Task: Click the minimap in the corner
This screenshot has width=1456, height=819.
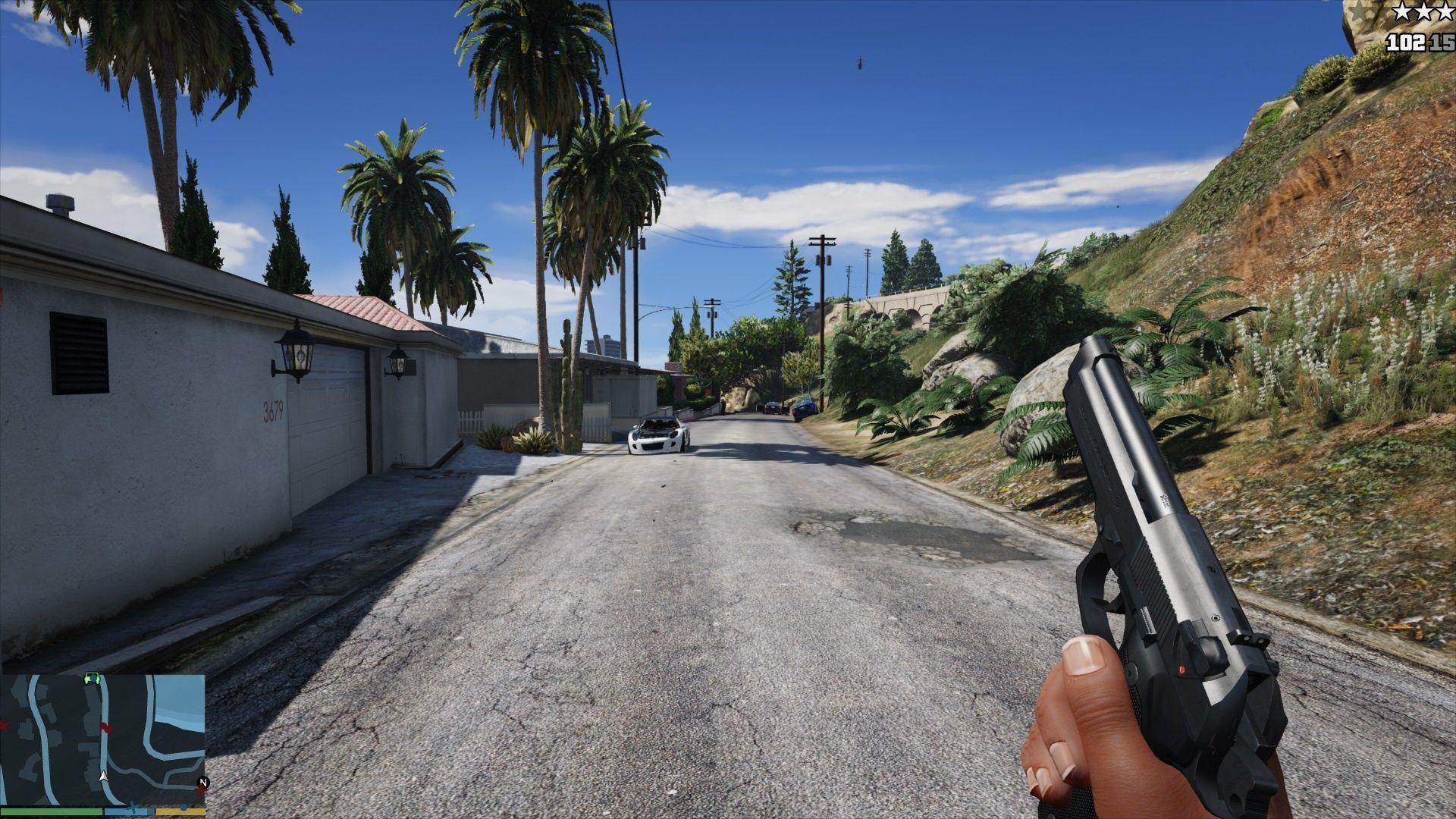Action: click(x=102, y=739)
